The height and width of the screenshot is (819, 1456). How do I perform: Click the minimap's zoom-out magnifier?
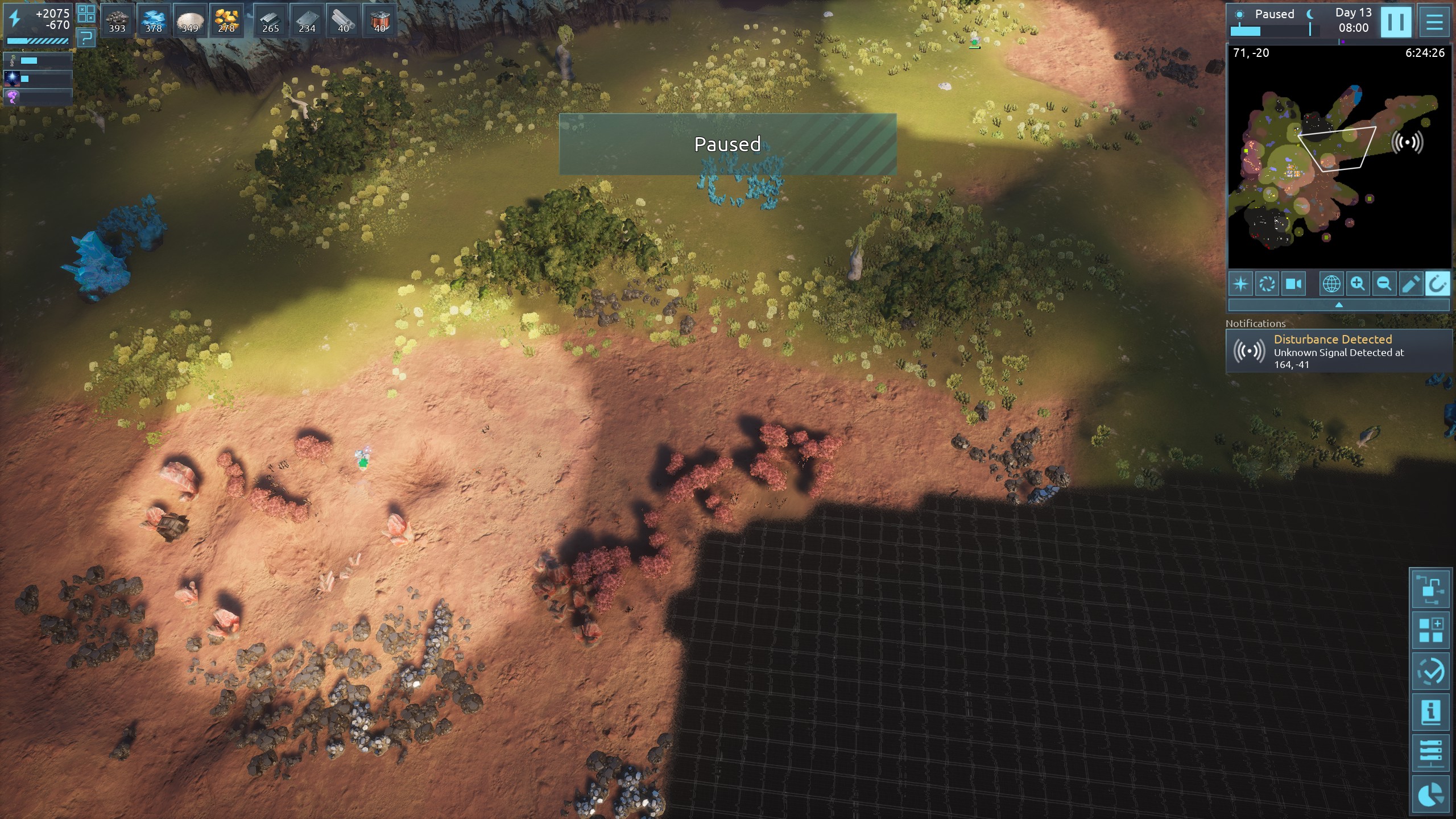tap(1384, 283)
